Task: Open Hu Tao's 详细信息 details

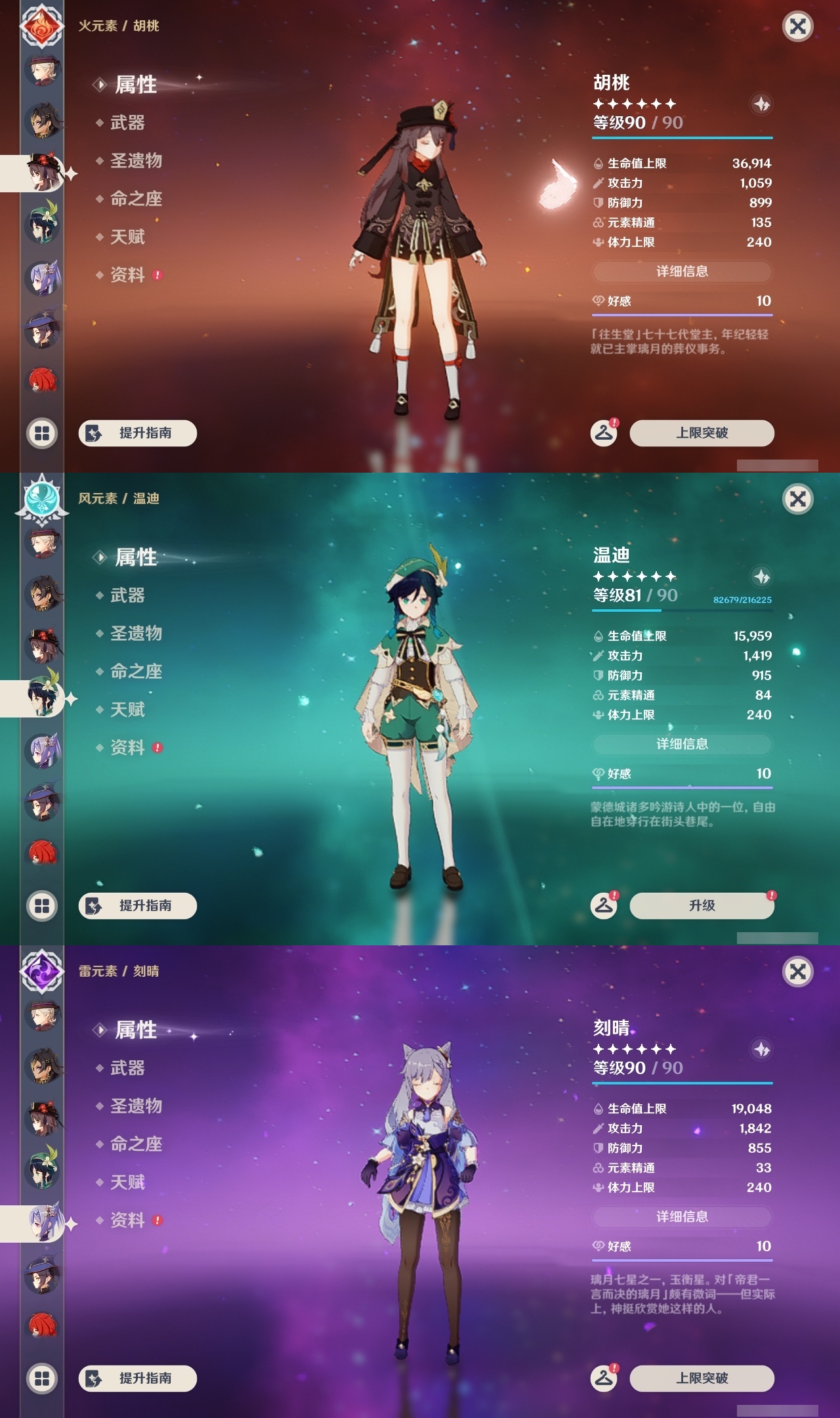Action: click(681, 272)
